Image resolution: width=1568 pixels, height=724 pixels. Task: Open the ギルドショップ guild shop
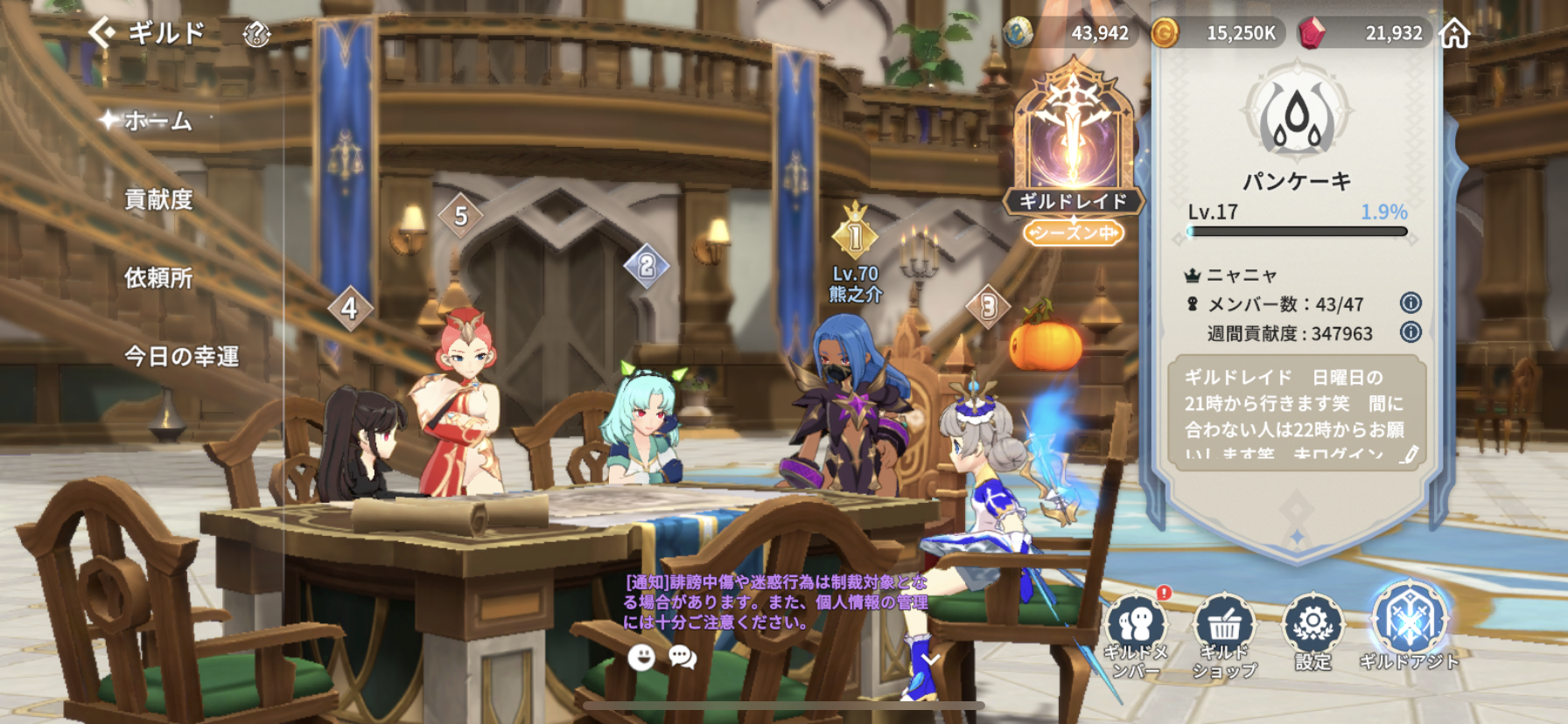tap(1224, 633)
